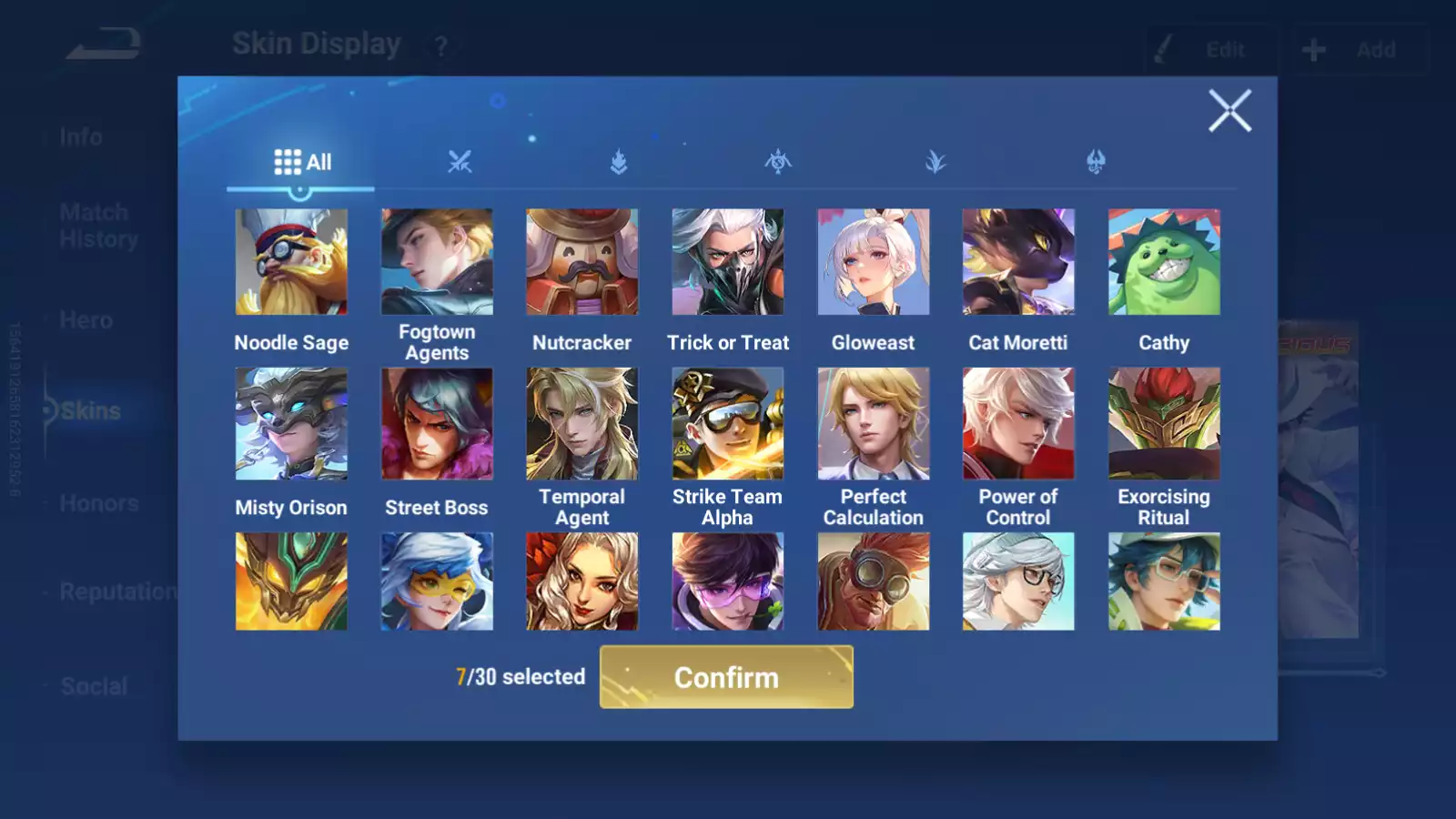Pick the green Cathy skin
This screenshot has width=1456, height=819.
[x=1164, y=262]
